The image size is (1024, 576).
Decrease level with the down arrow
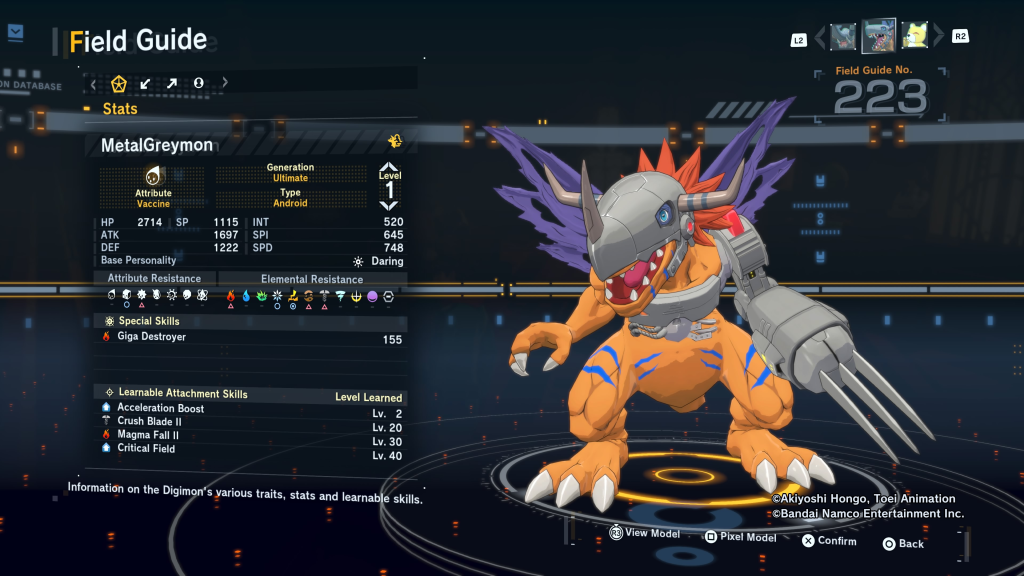pos(389,205)
